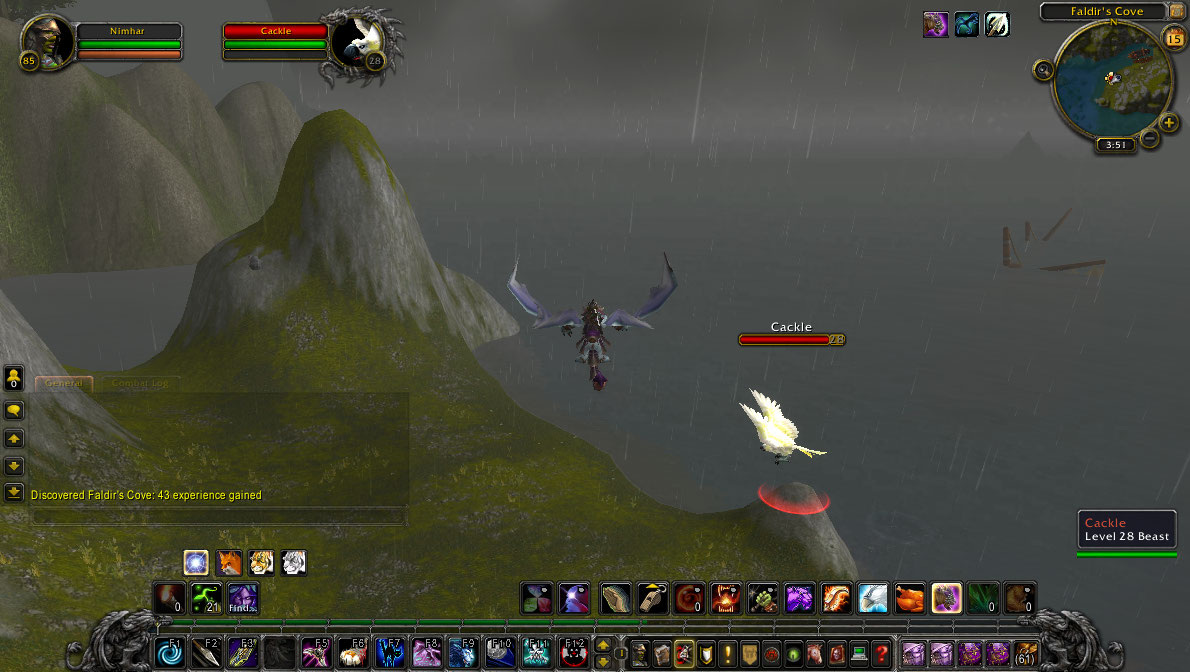Open the yellow exclamation quest log button

(727, 653)
